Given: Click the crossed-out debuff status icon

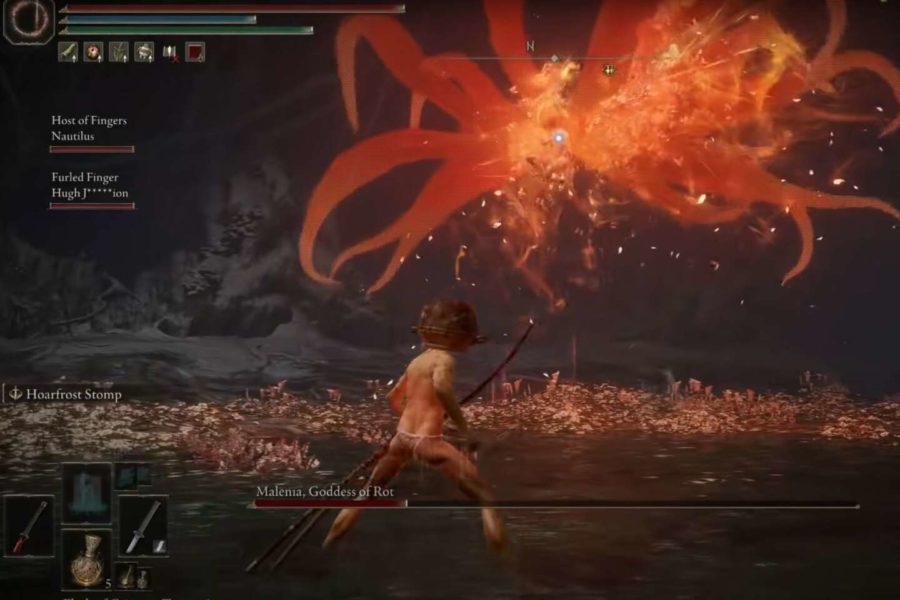Looking at the screenshot, I should [170, 51].
